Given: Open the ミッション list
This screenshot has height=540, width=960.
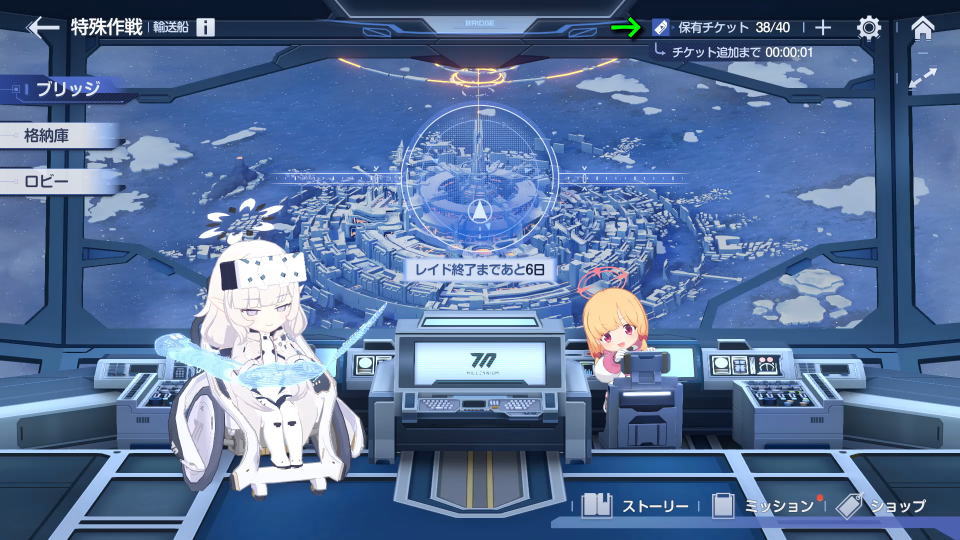Looking at the screenshot, I should click(x=765, y=506).
